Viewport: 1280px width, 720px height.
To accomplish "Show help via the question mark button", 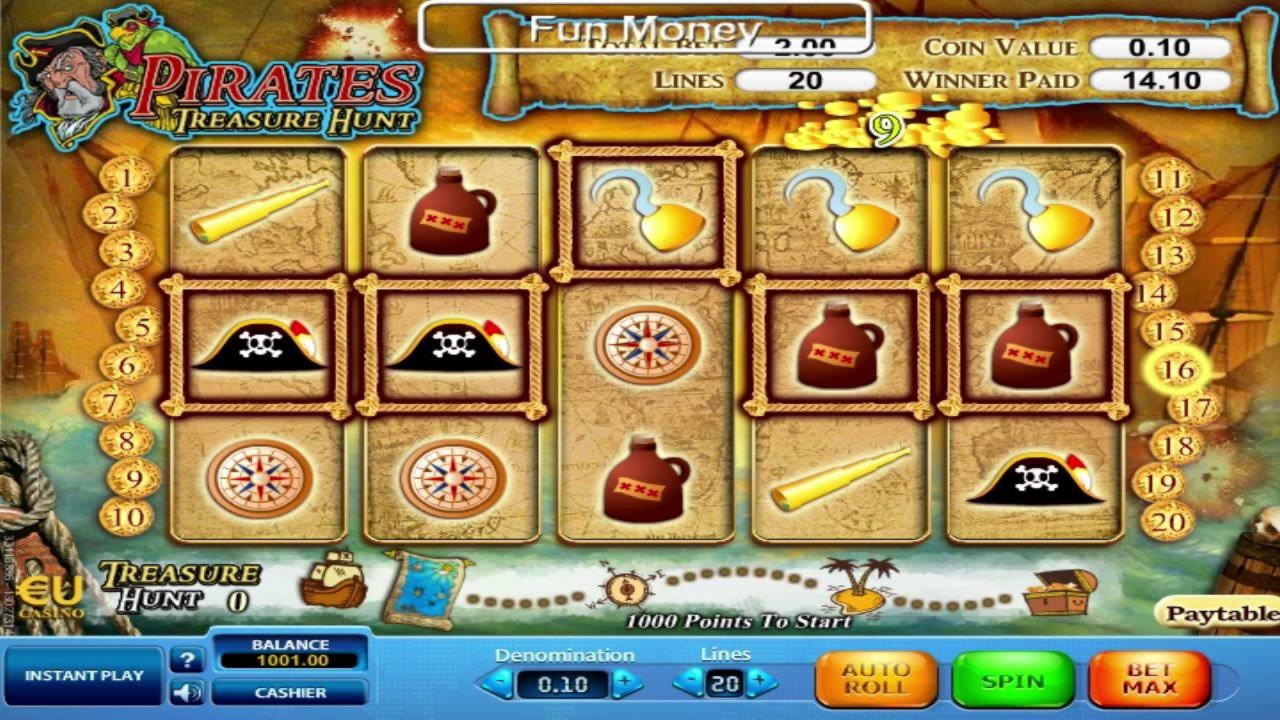I will pyautogui.click(x=186, y=660).
